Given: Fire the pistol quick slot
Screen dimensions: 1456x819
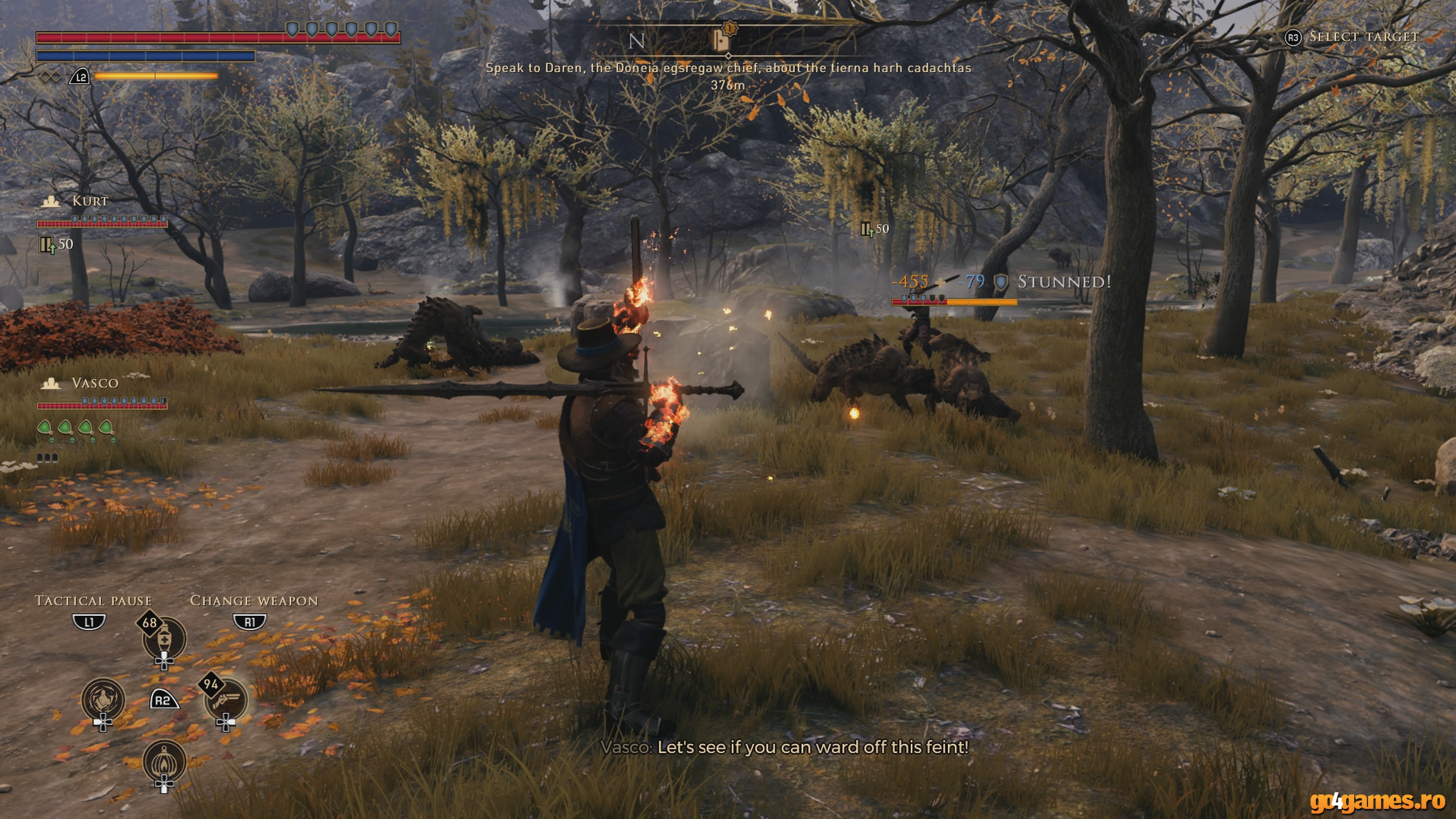Looking at the screenshot, I should [x=226, y=700].
